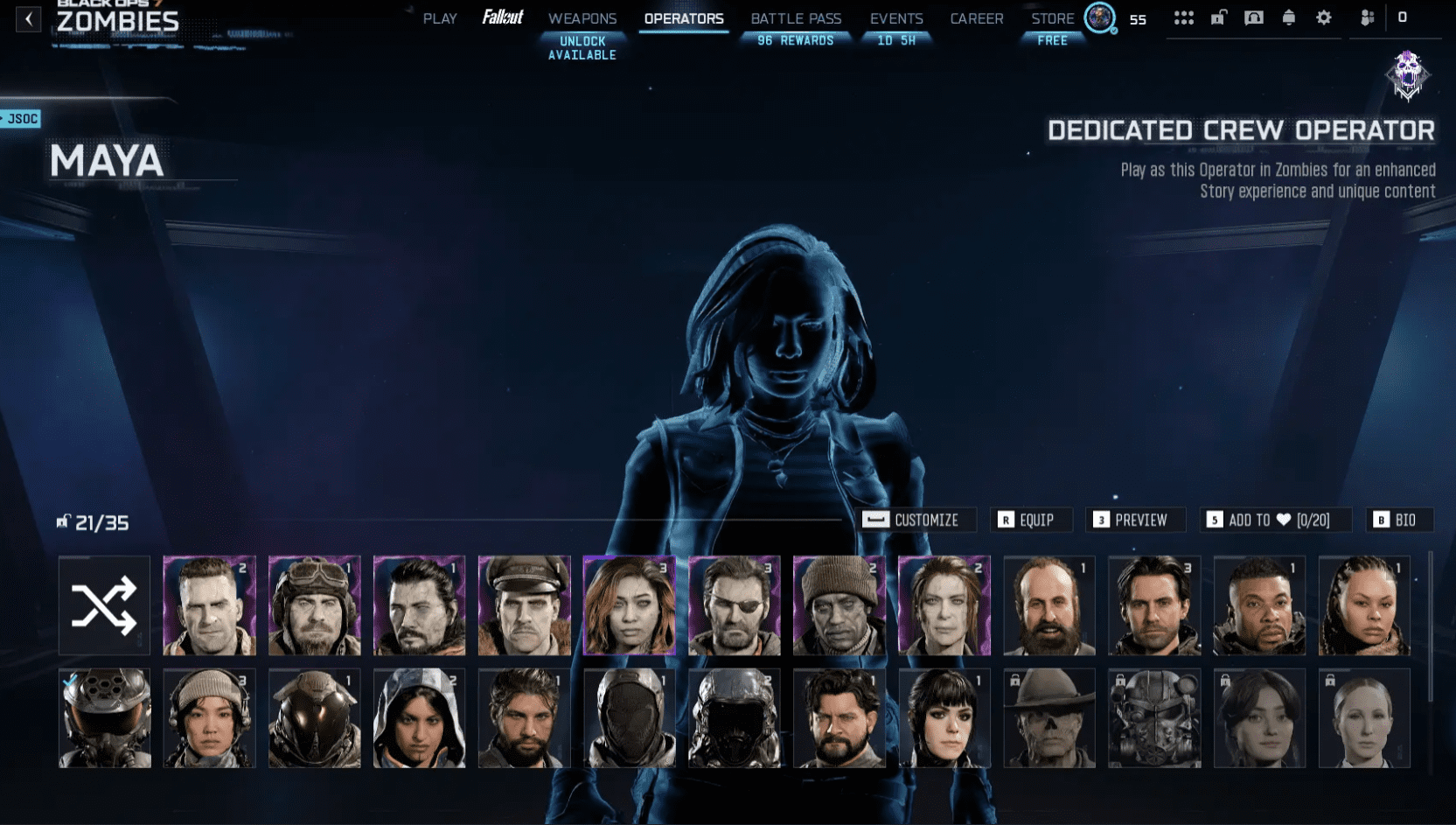Select Maya's highlighted portrait thumbnail

click(629, 605)
